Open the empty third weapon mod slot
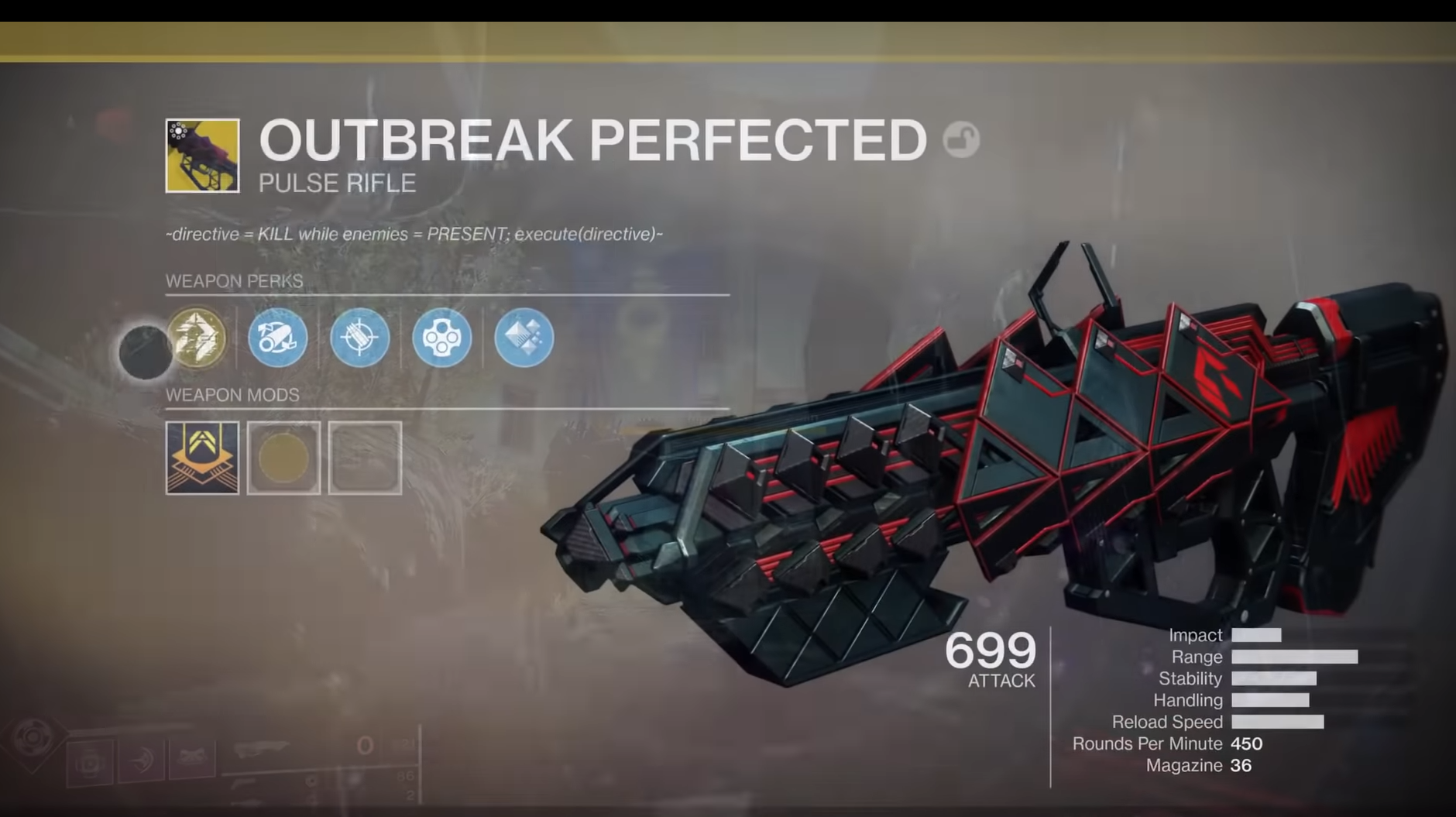Viewport: 1456px width, 817px height. [x=364, y=458]
